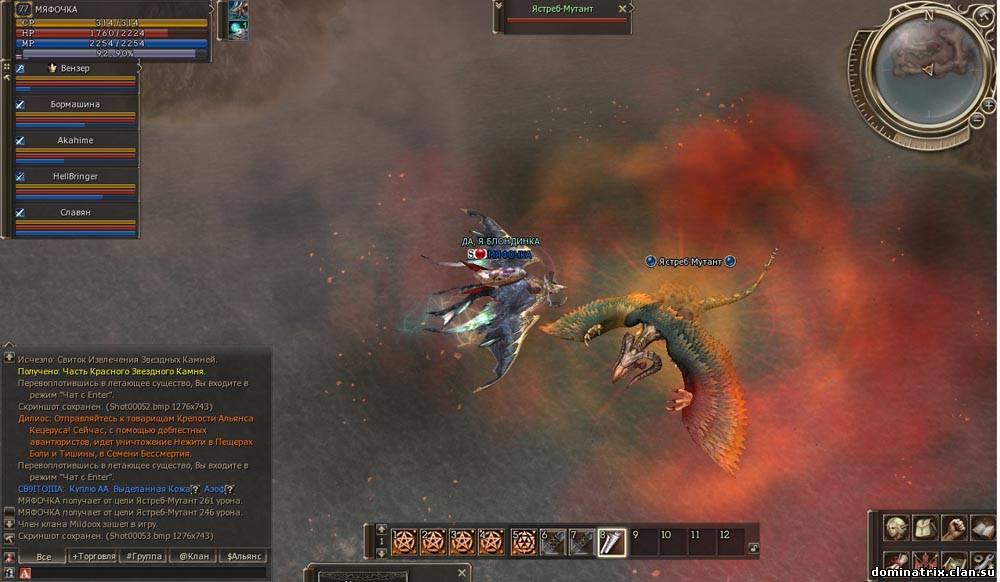Choose party member HellBringer
Viewport: 1000px width, 582px height.
(75, 177)
